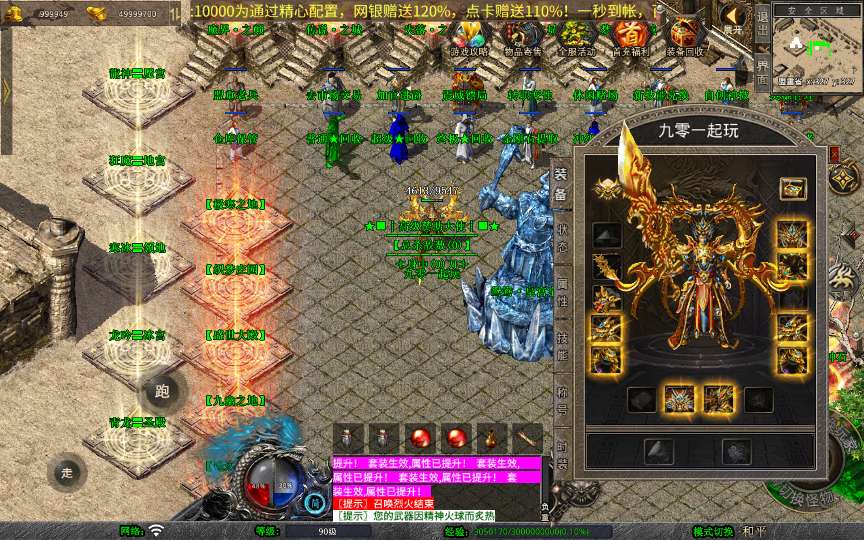This screenshot has height=540, width=864.
Task: Close the character equipment panel
Action: 835,154
